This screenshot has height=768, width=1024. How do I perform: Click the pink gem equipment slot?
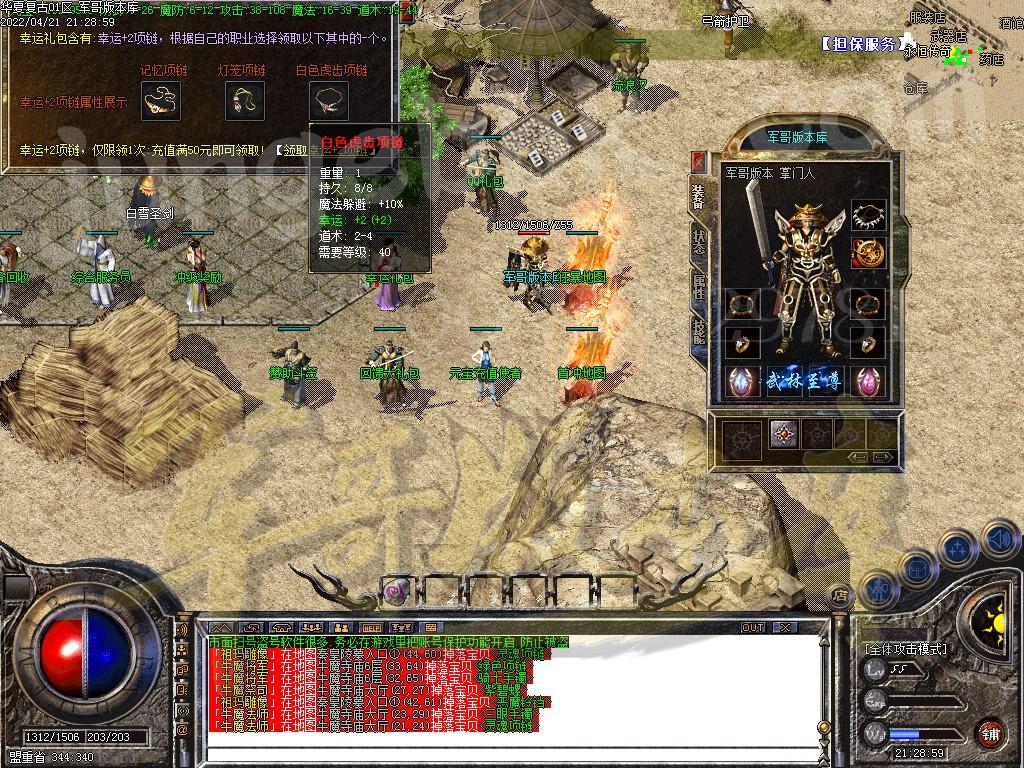868,381
